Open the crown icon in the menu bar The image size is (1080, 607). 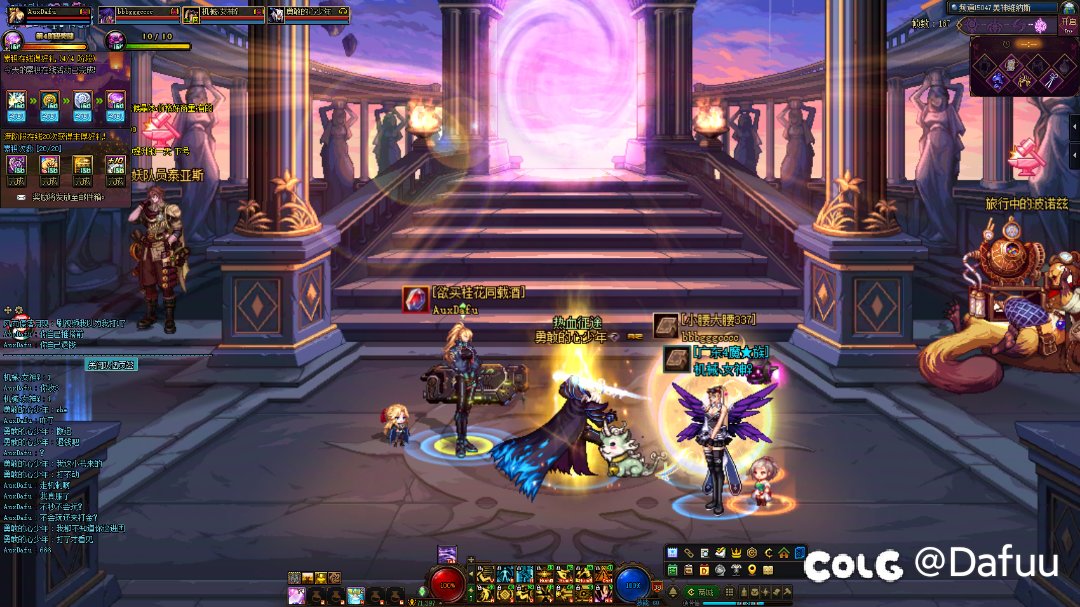736,553
